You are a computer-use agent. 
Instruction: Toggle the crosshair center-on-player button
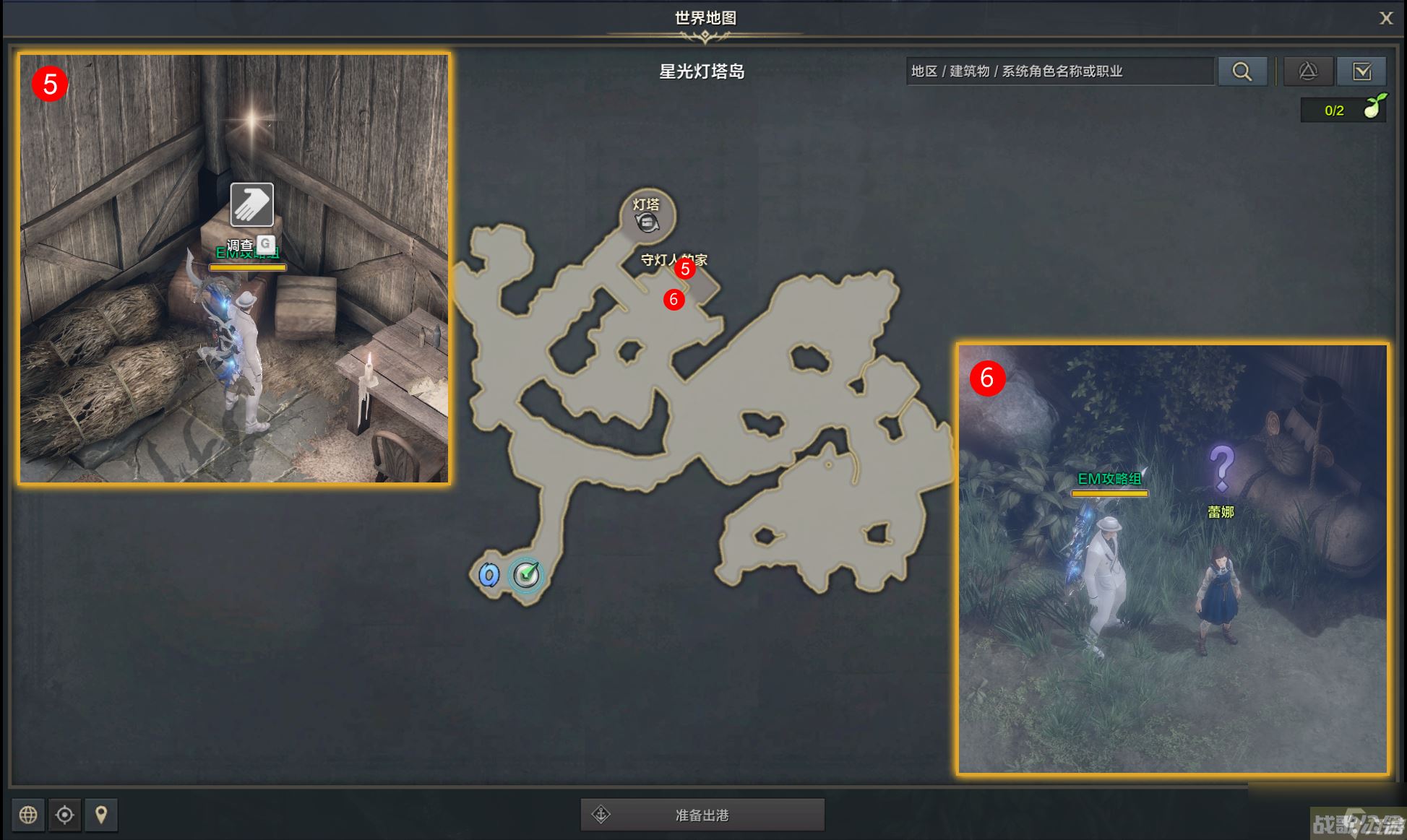pos(65,815)
